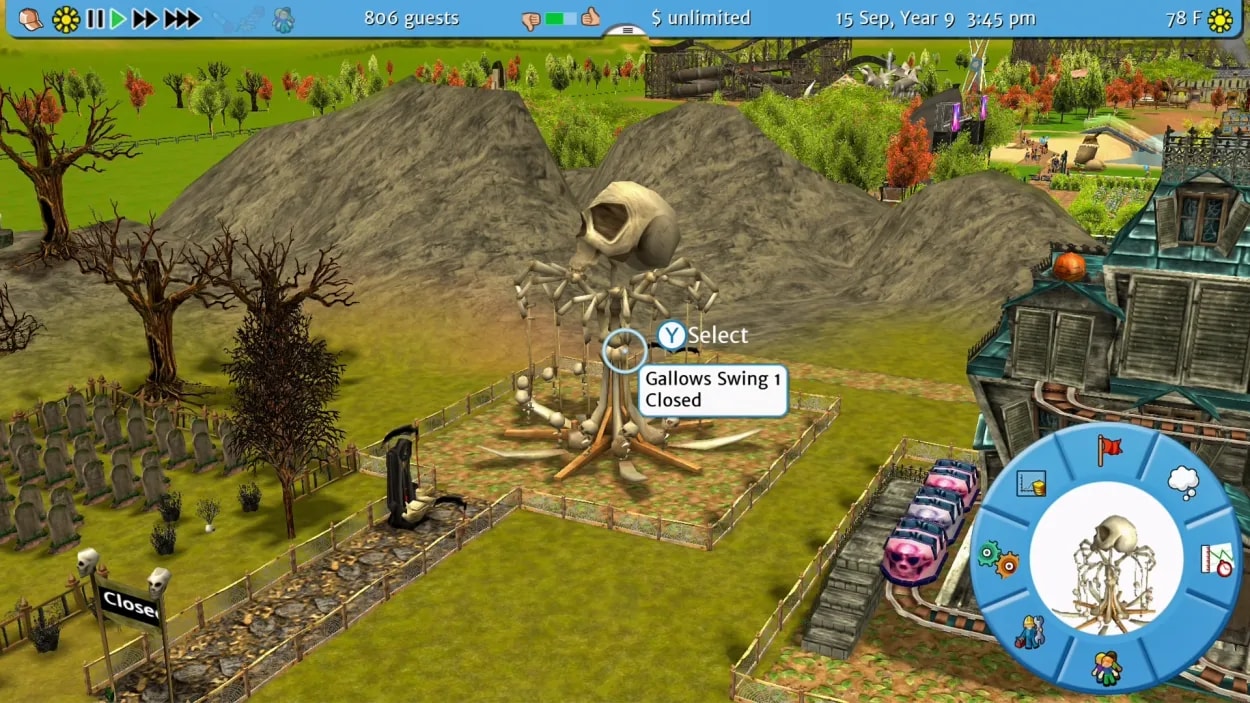
Task: Open the guest thoughts cloud option
Action: 1183,483
